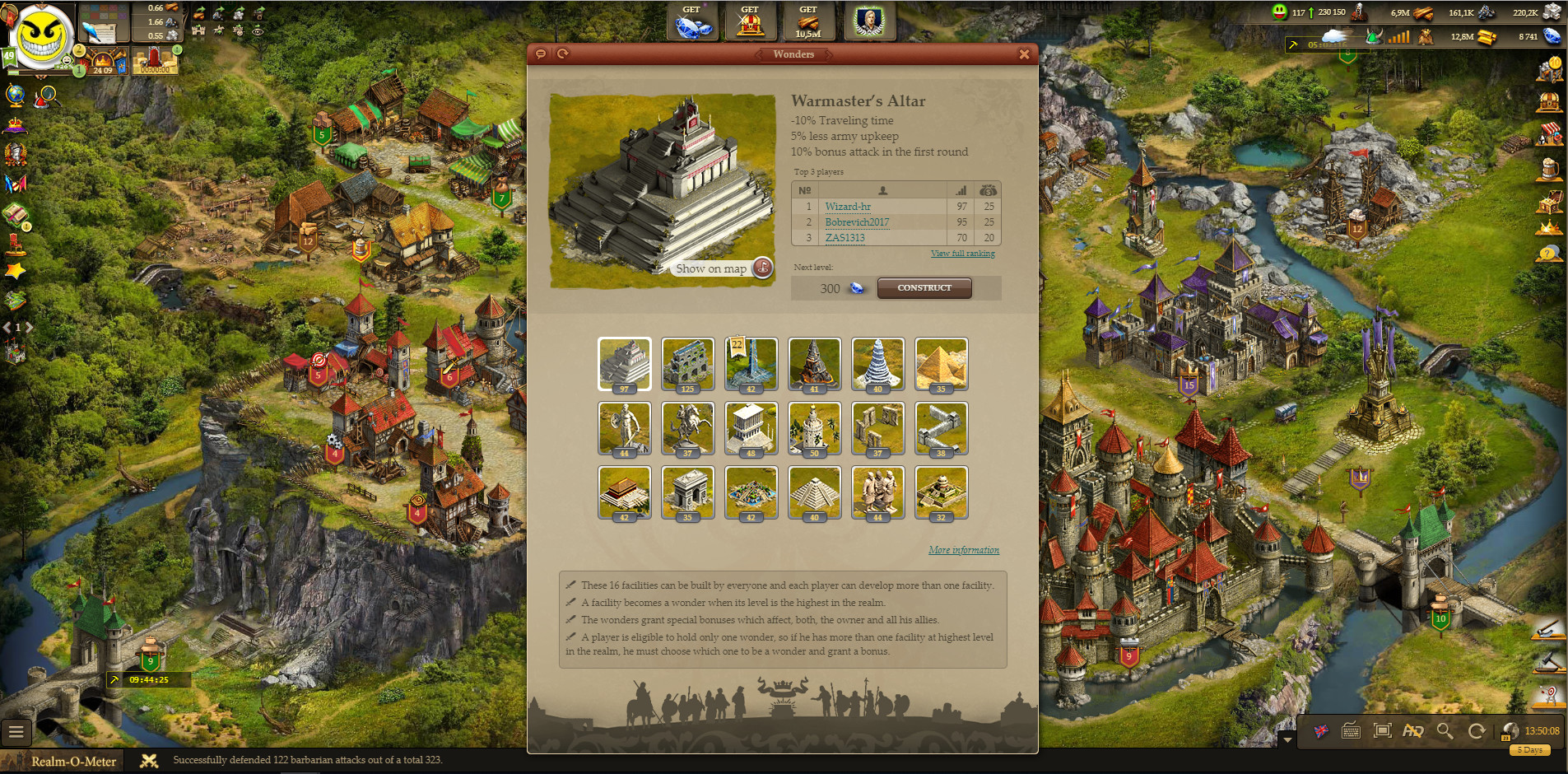
Task: Open the View full ranking link
Action: click(x=962, y=253)
